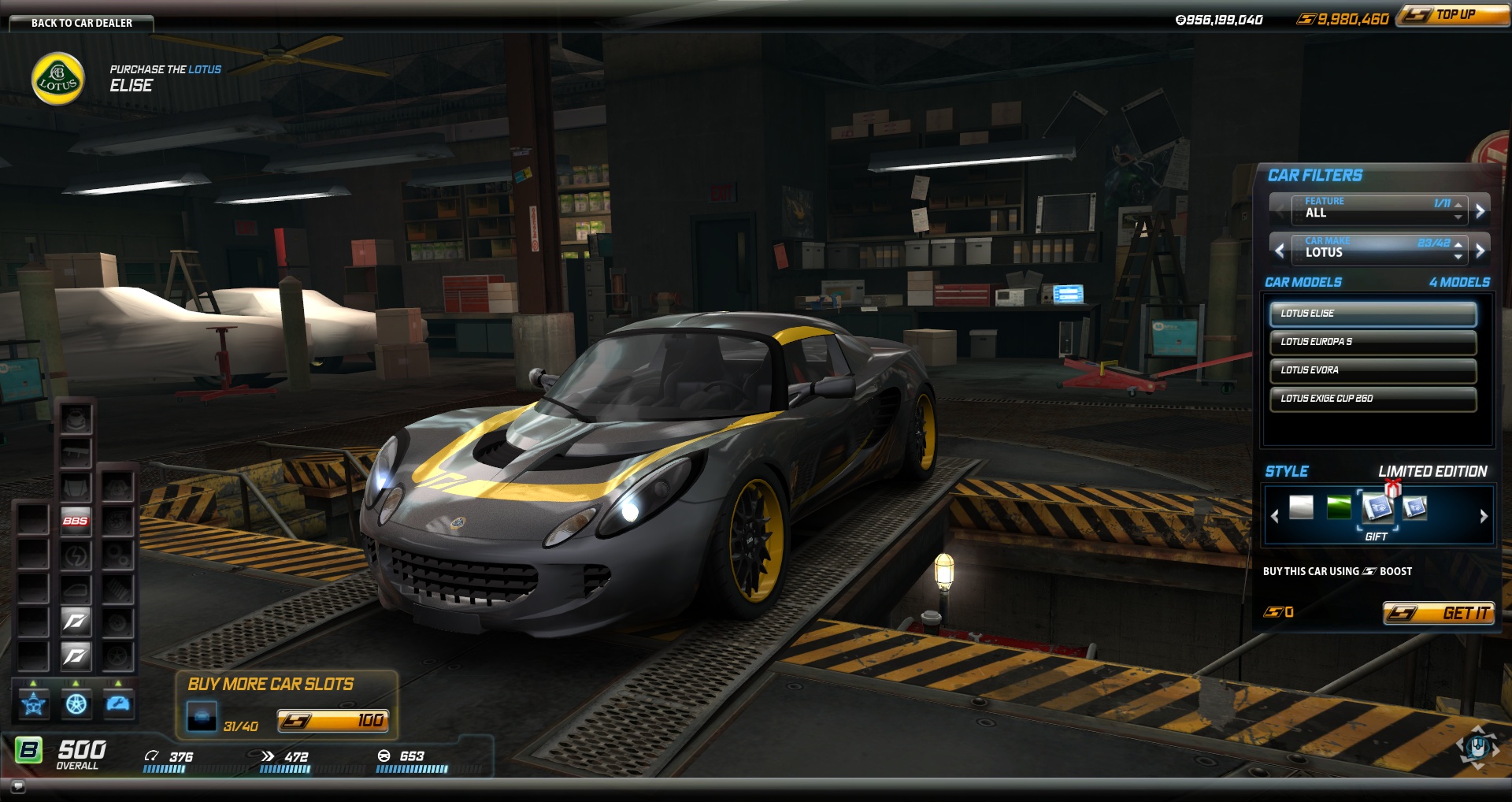The height and width of the screenshot is (802, 1512).
Task: Select the Lotus Exige Cup 260
Action: click(1373, 399)
